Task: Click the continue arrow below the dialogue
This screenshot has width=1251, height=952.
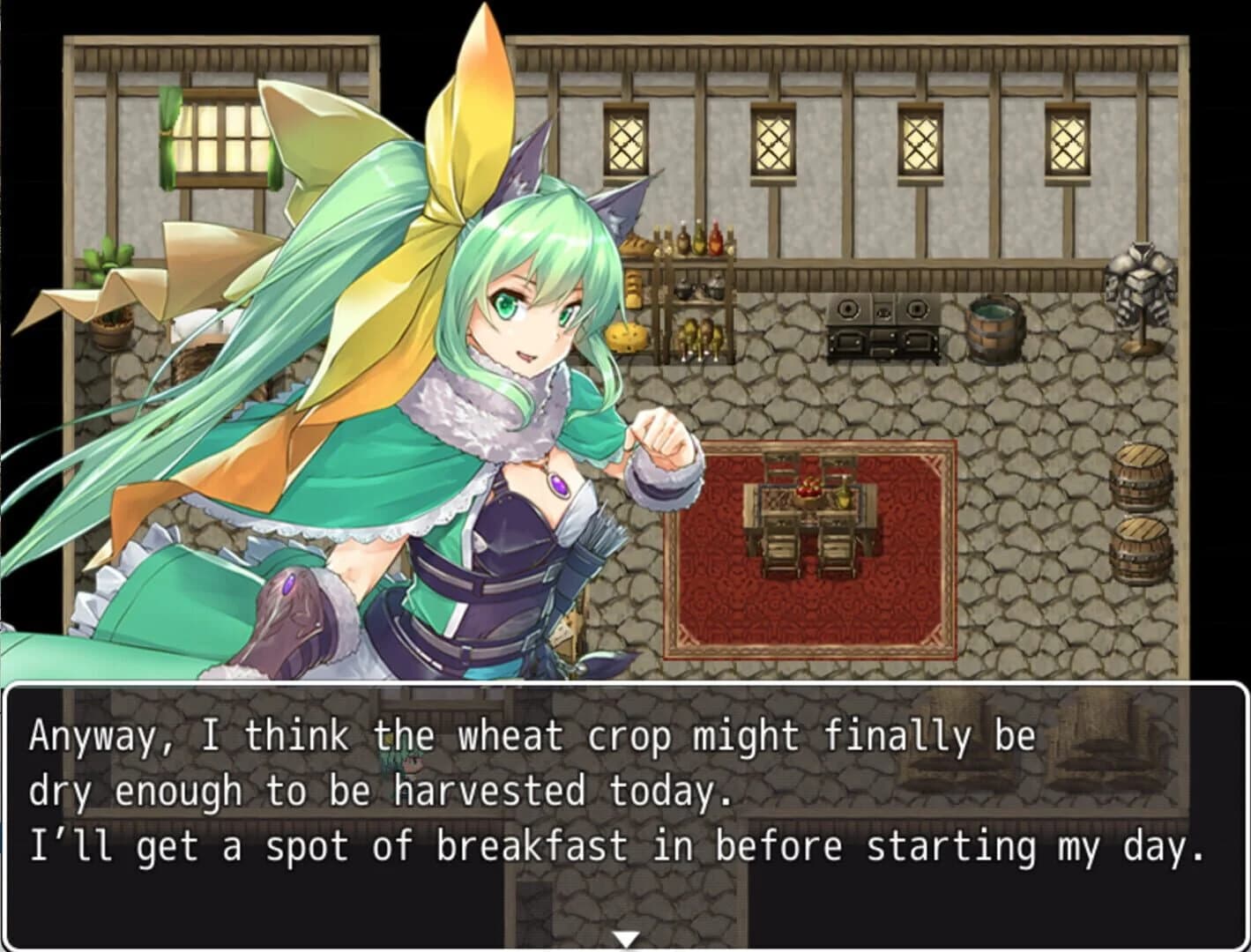Action: (x=626, y=939)
